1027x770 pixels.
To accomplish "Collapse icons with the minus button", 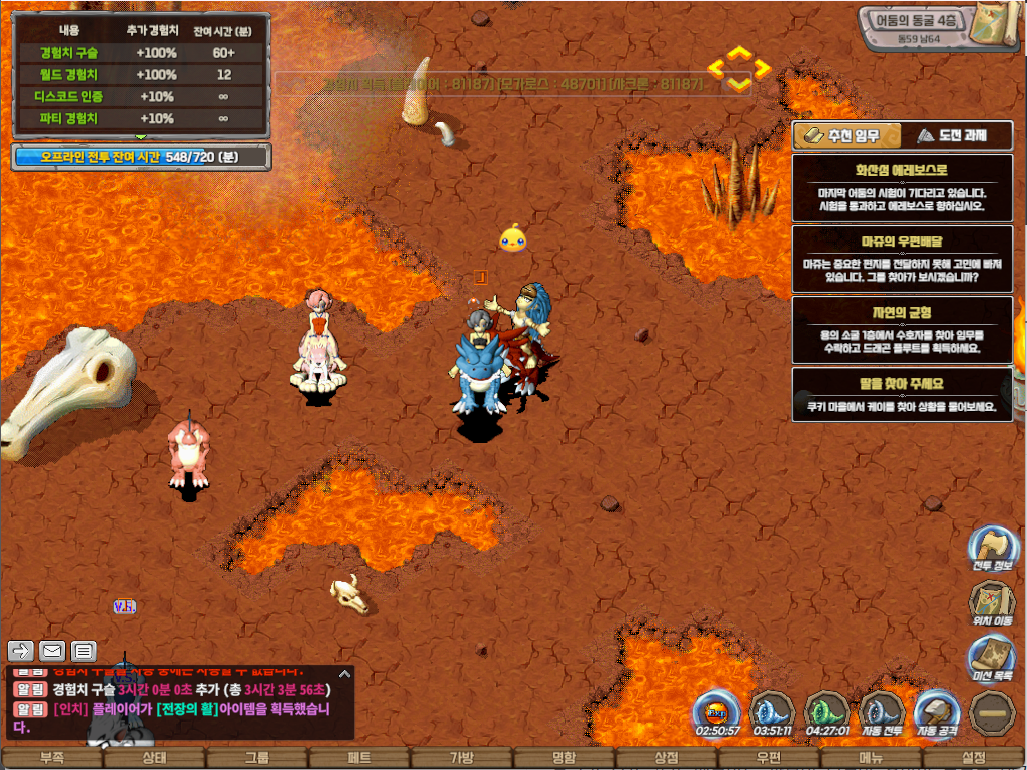I will pos(993,712).
